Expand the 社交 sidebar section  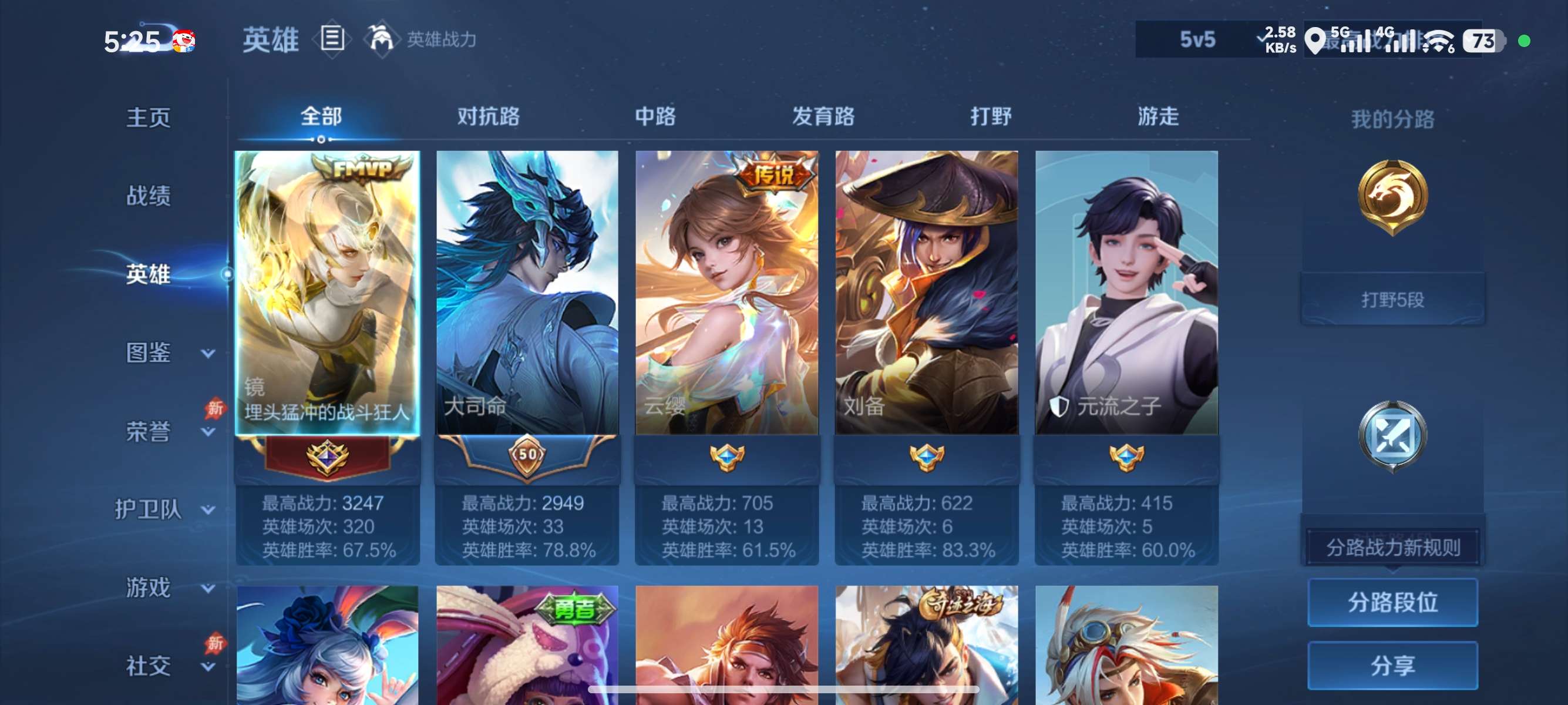(149, 666)
